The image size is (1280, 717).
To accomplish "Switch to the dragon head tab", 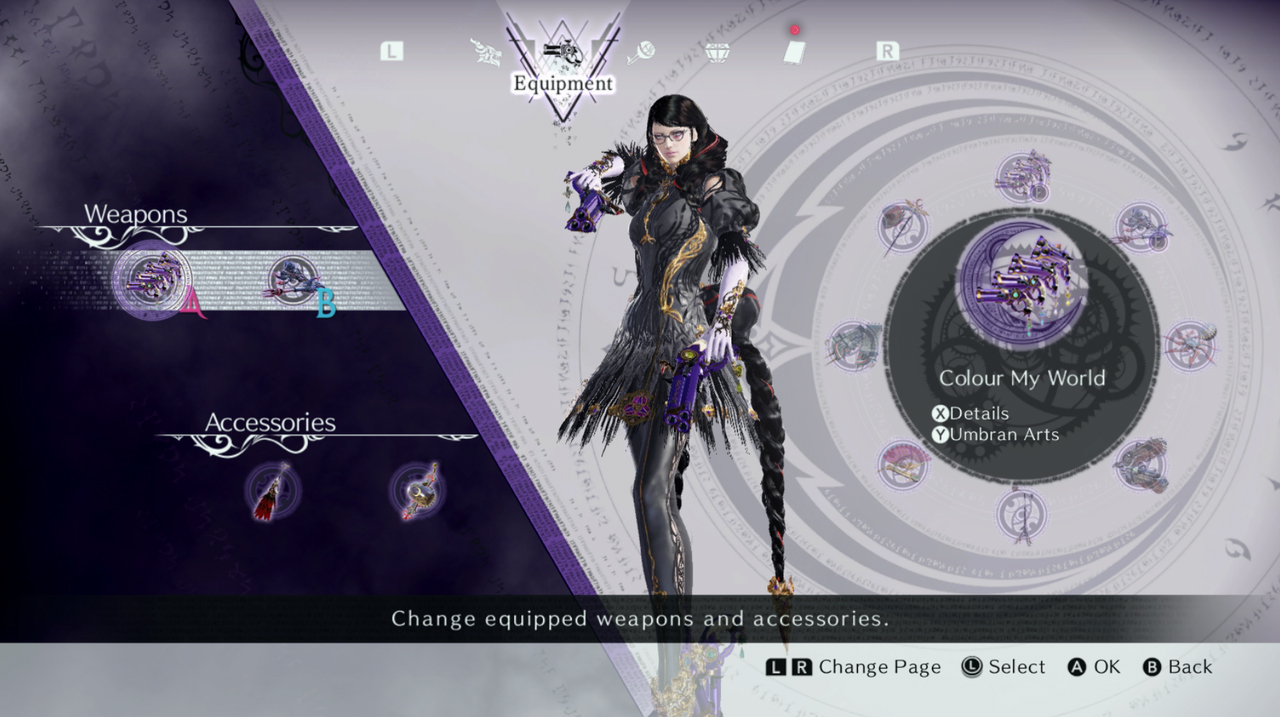I will click(487, 52).
